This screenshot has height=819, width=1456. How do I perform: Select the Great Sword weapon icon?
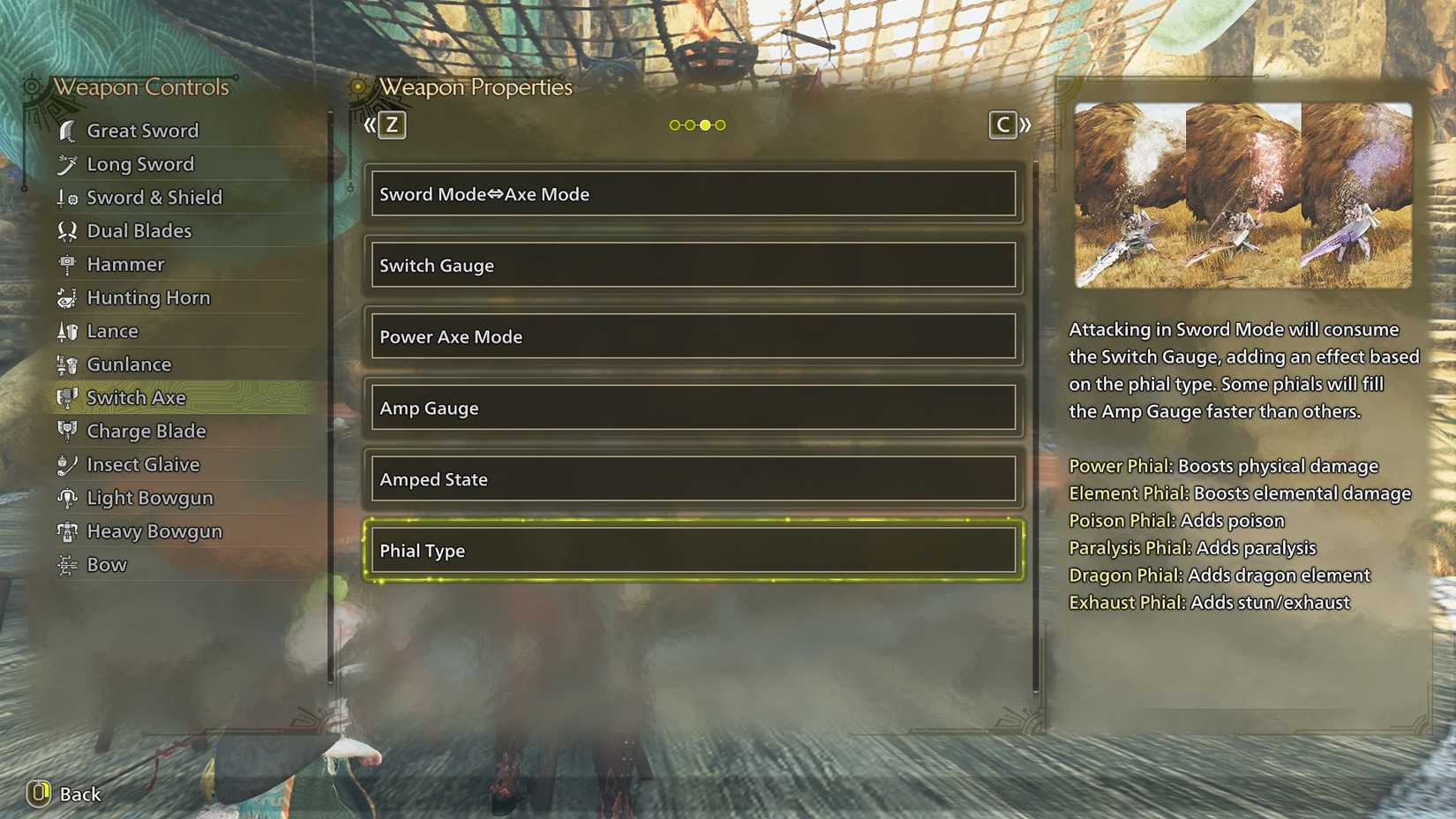[66, 130]
